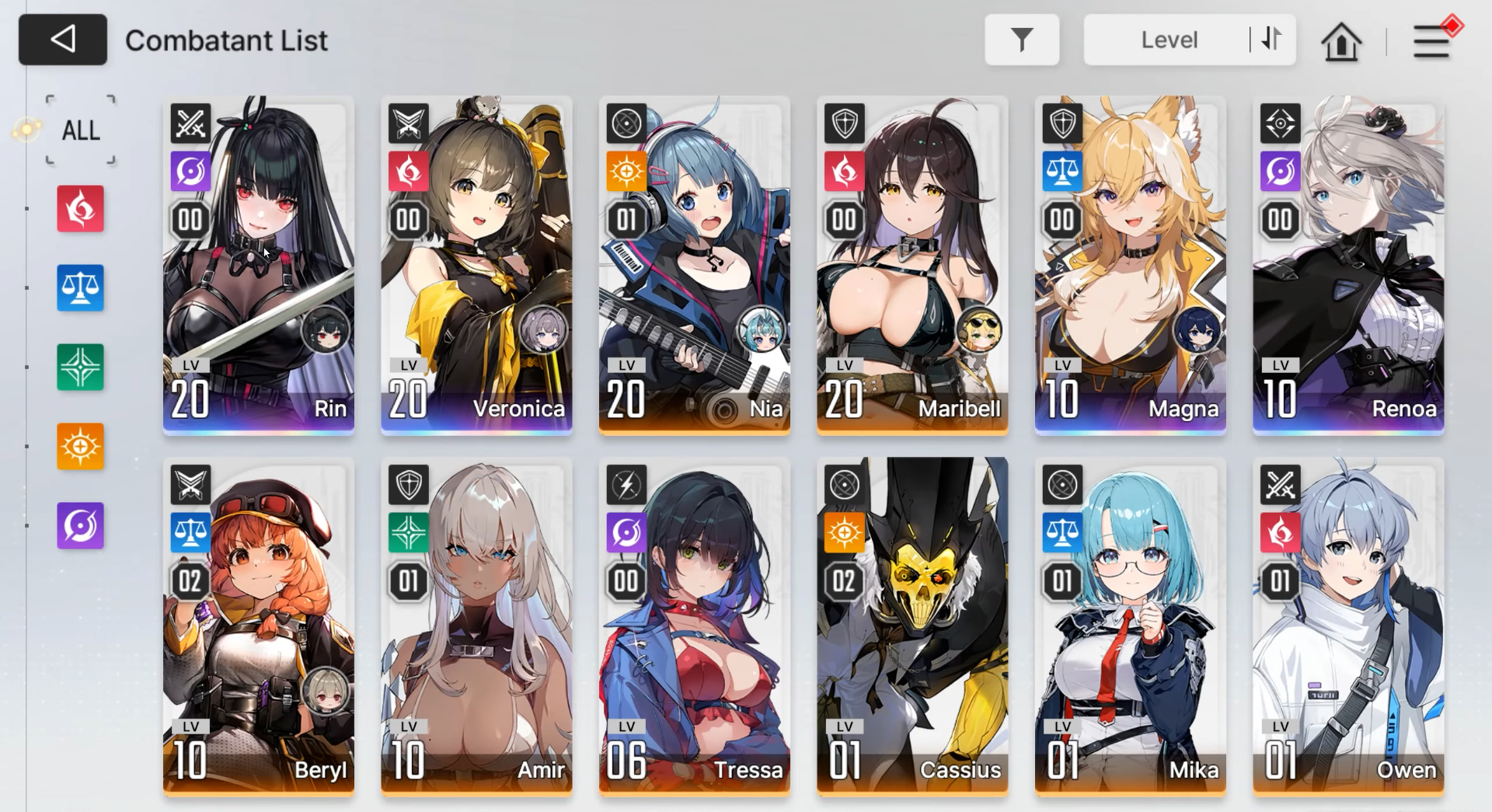Image resolution: width=1492 pixels, height=812 pixels.
Task: Filter by the red flame attribute
Action: click(80, 209)
